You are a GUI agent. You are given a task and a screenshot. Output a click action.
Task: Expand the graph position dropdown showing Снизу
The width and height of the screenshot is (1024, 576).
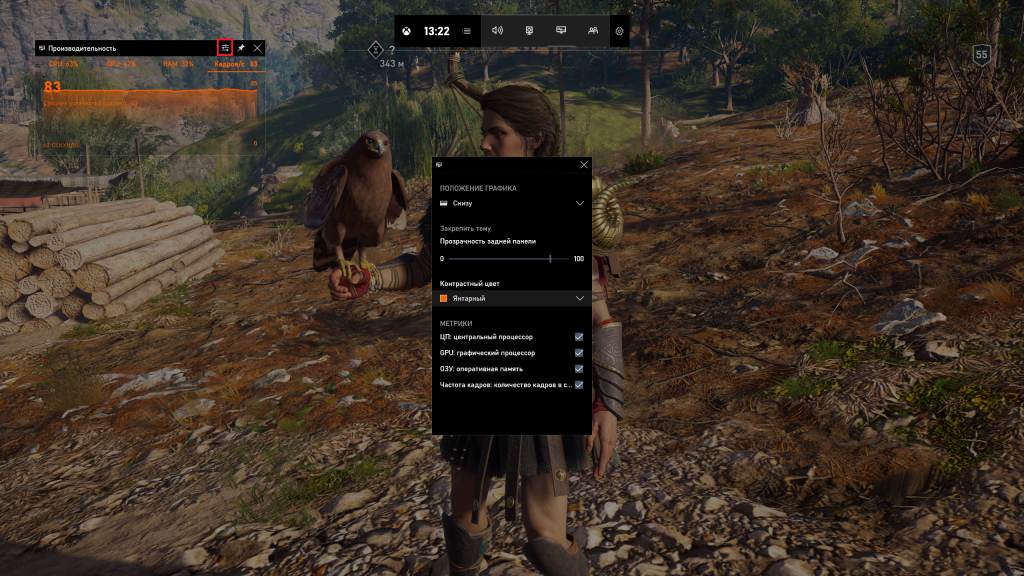tap(511, 203)
